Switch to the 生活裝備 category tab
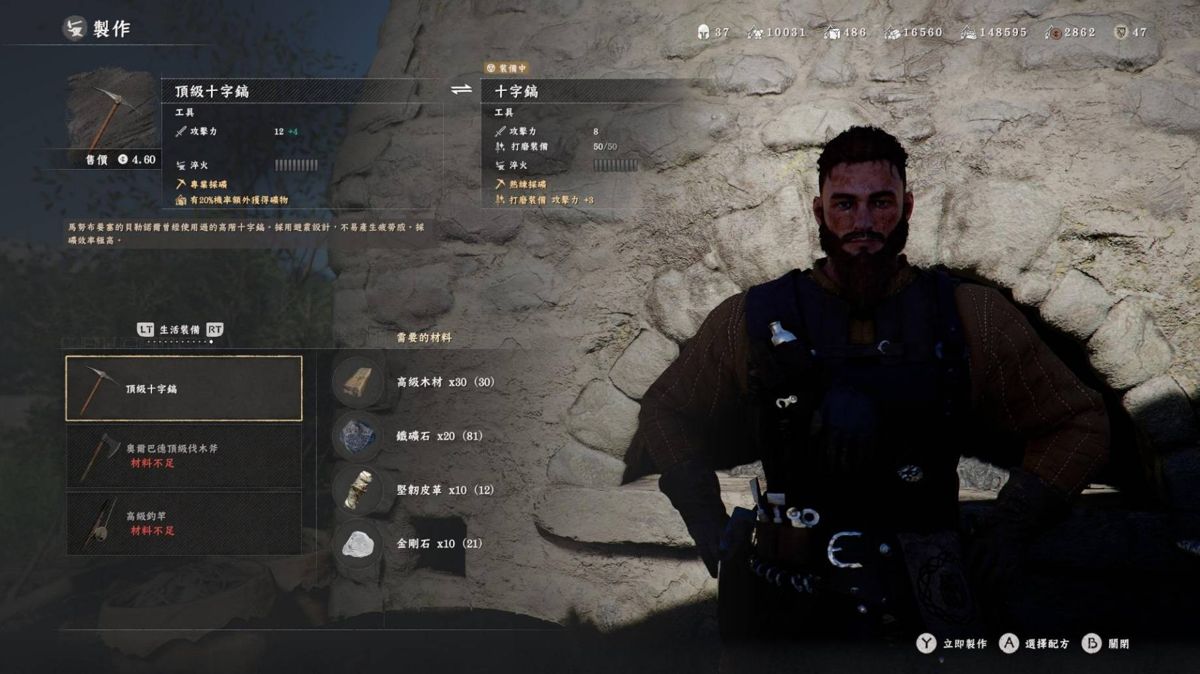1200x674 pixels. click(181, 329)
